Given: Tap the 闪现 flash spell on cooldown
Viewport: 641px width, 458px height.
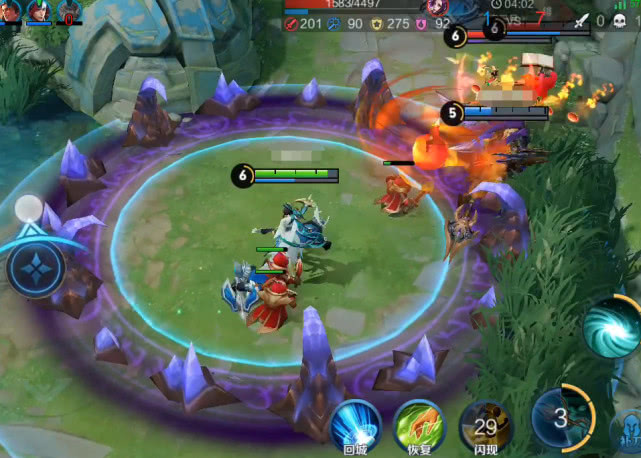Looking at the screenshot, I should click(x=484, y=424).
